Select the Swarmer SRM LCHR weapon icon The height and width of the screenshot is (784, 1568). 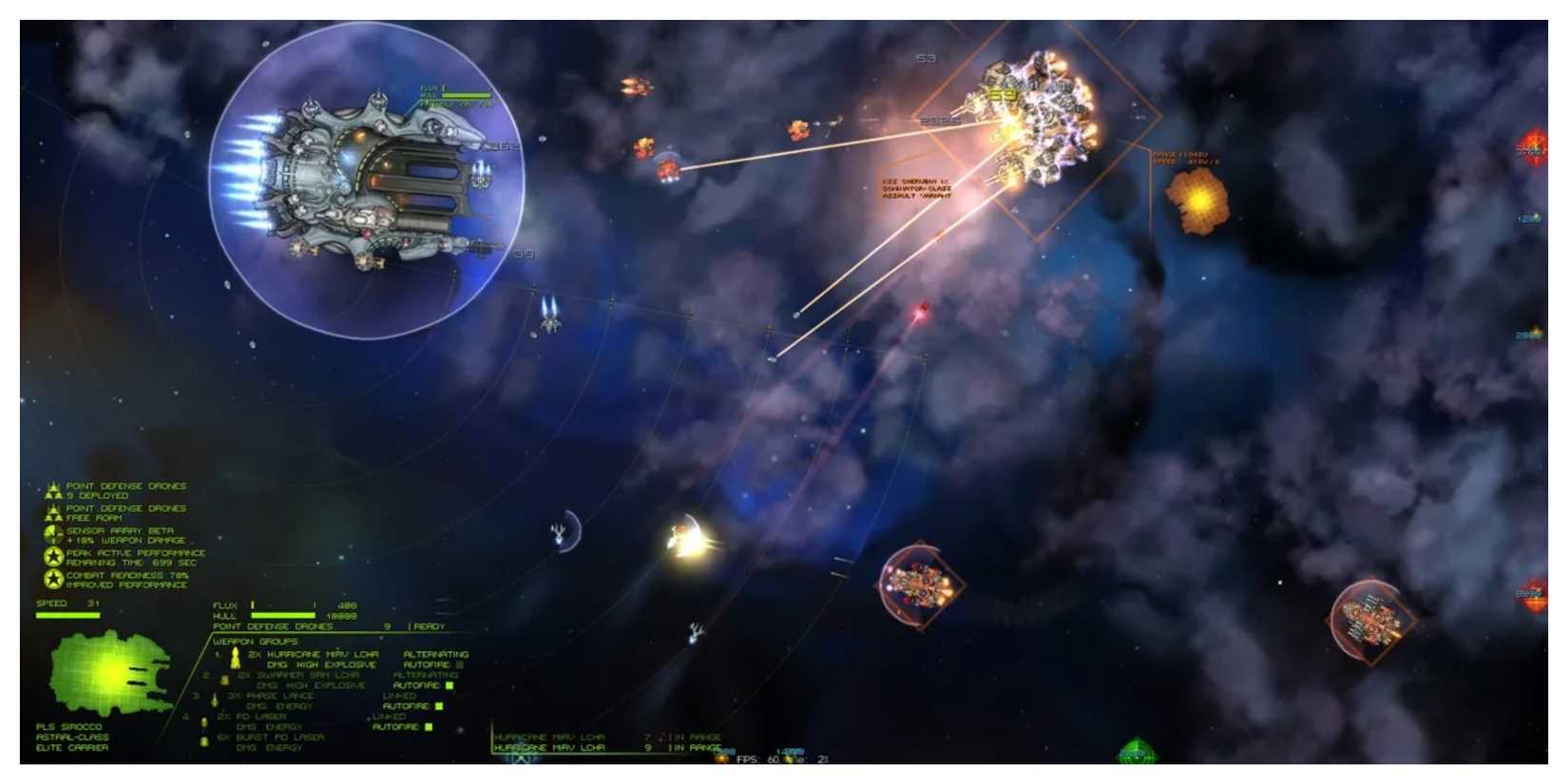point(224,680)
